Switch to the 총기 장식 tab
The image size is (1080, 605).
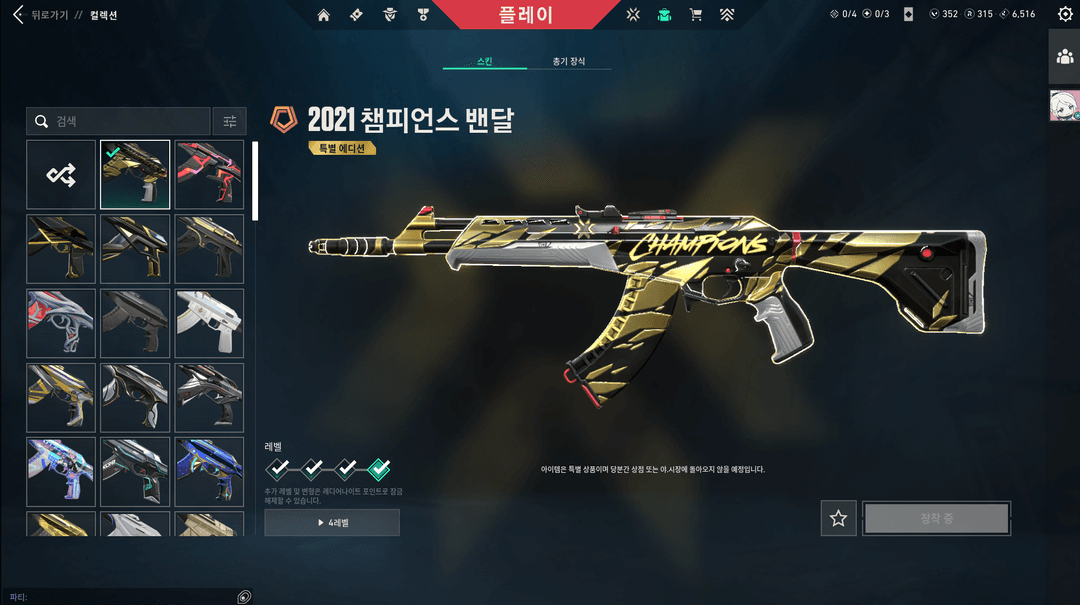[569, 61]
